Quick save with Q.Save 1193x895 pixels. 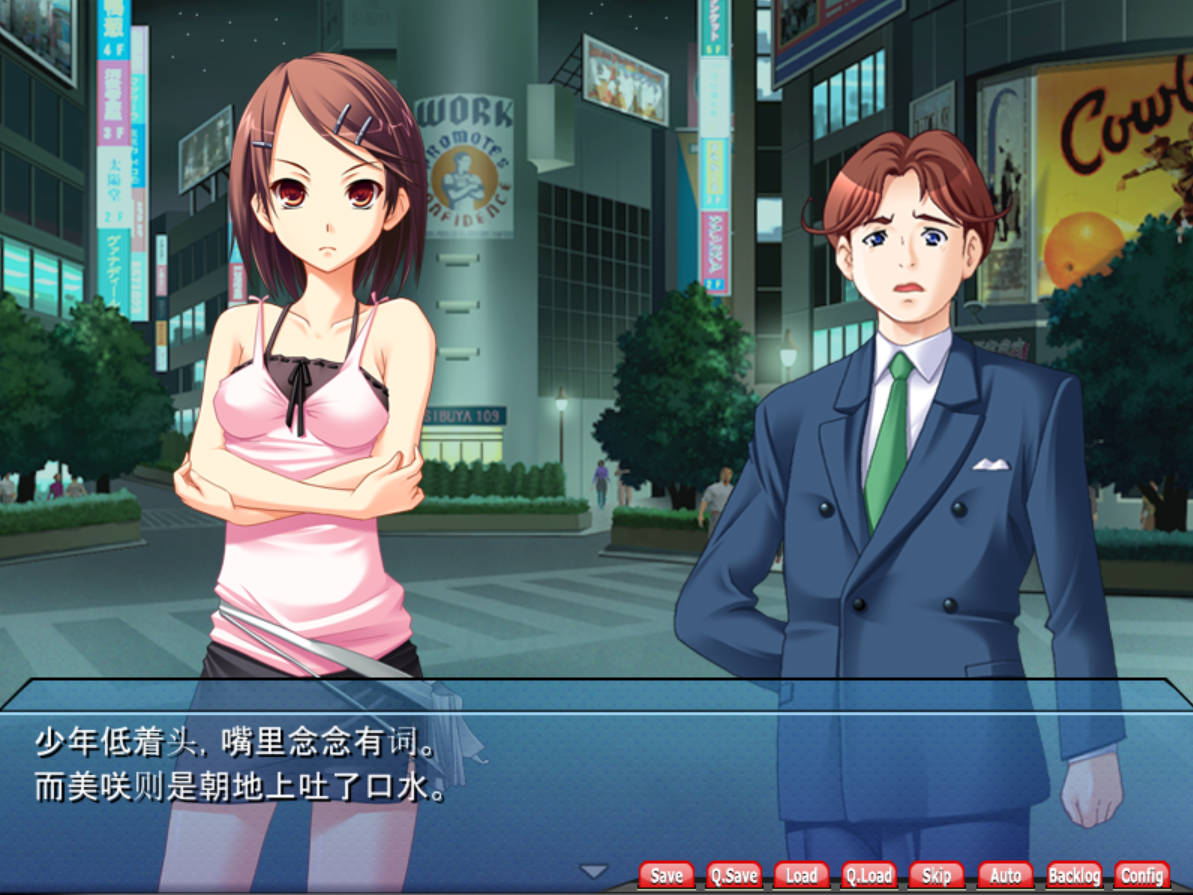(734, 876)
